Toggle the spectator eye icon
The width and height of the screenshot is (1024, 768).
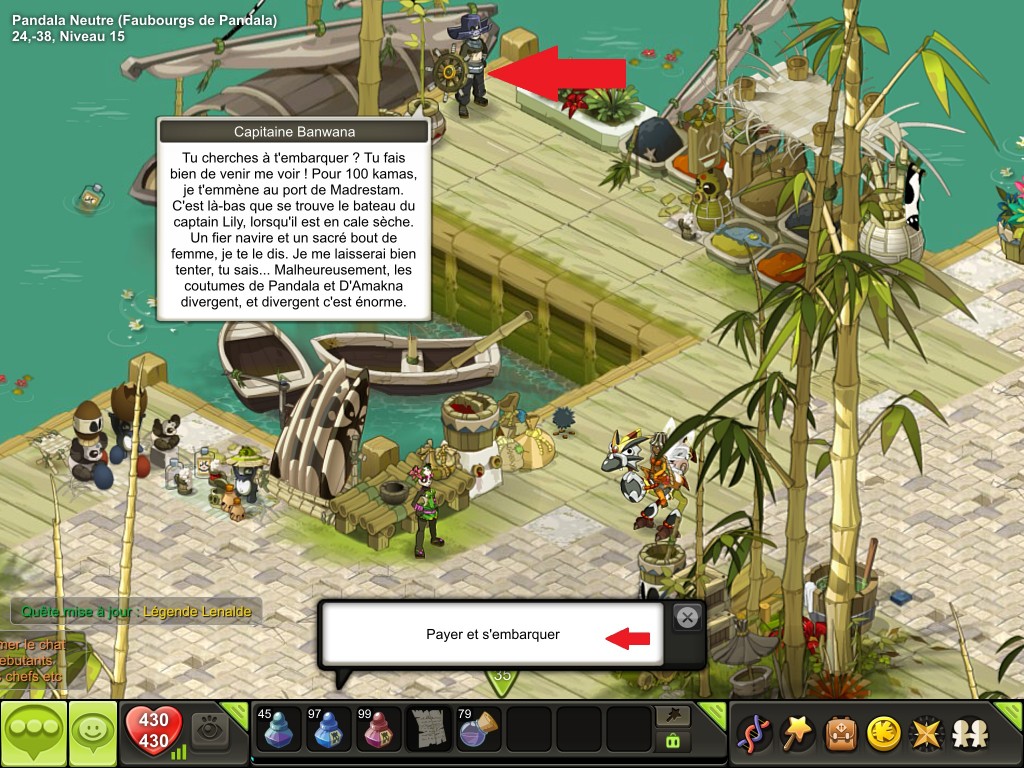coord(210,730)
